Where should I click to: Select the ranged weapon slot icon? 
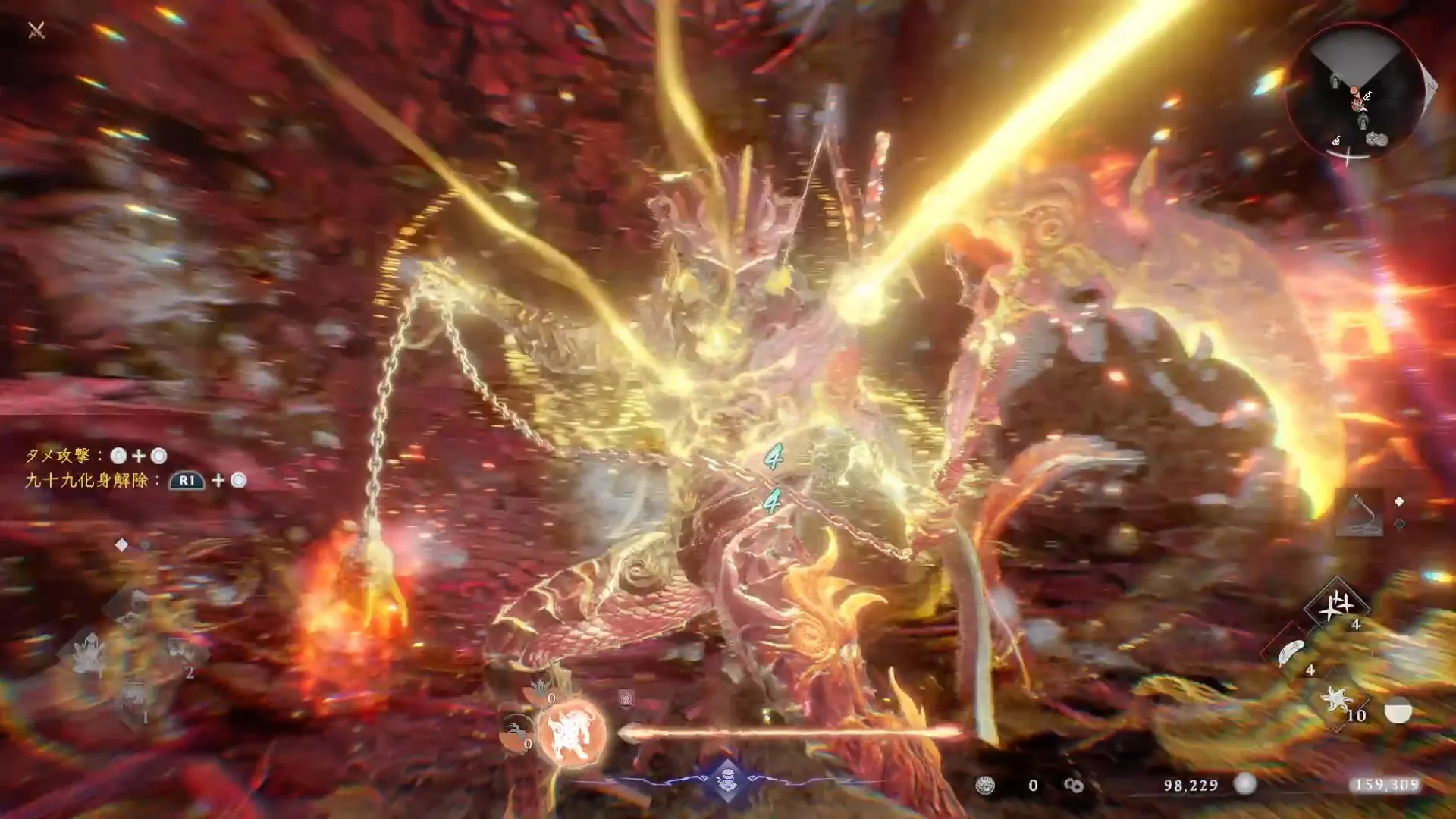1357,512
